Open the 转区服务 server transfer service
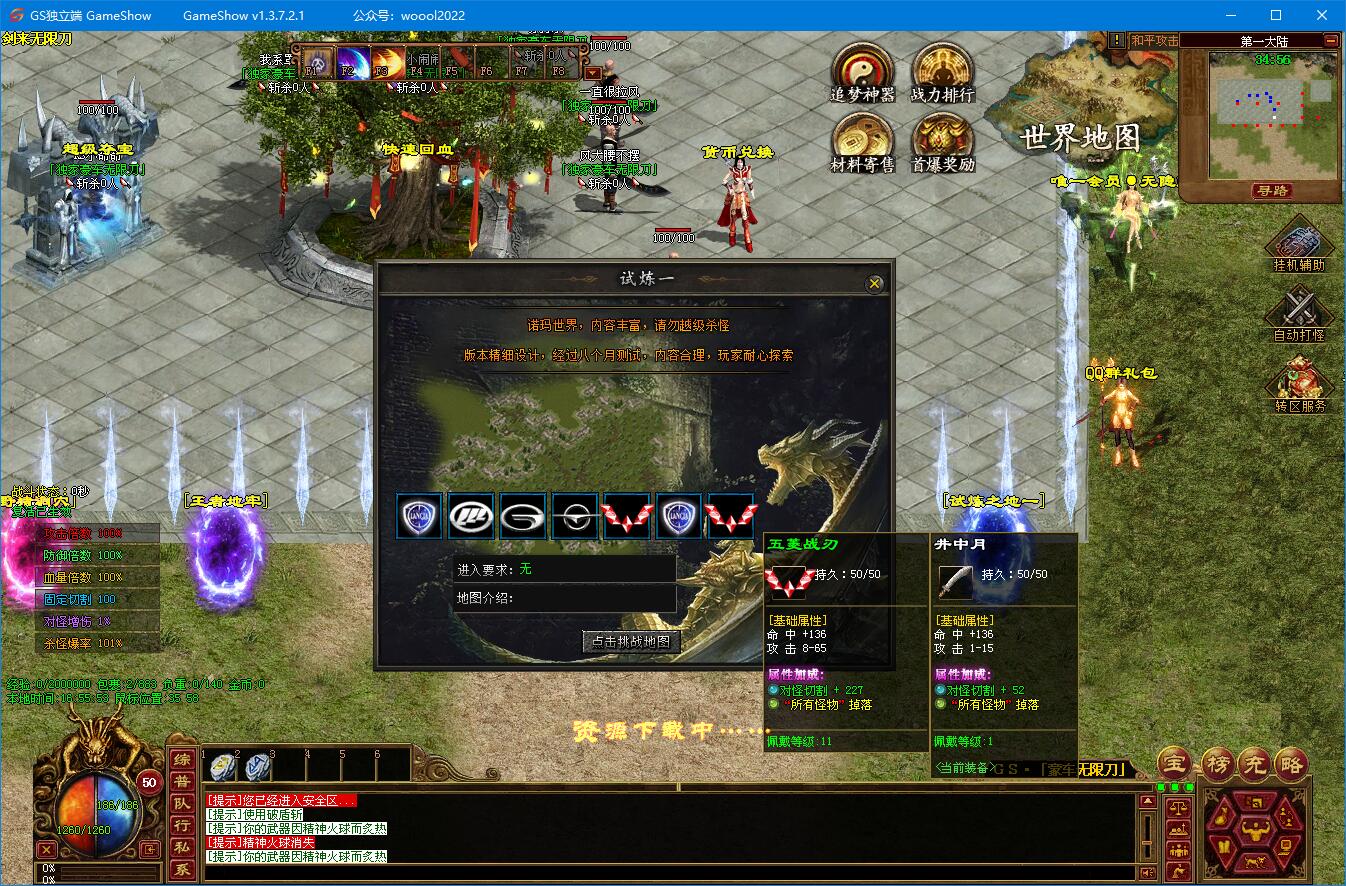The height and width of the screenshot is (886, 1346). (x=1299, y=384)
